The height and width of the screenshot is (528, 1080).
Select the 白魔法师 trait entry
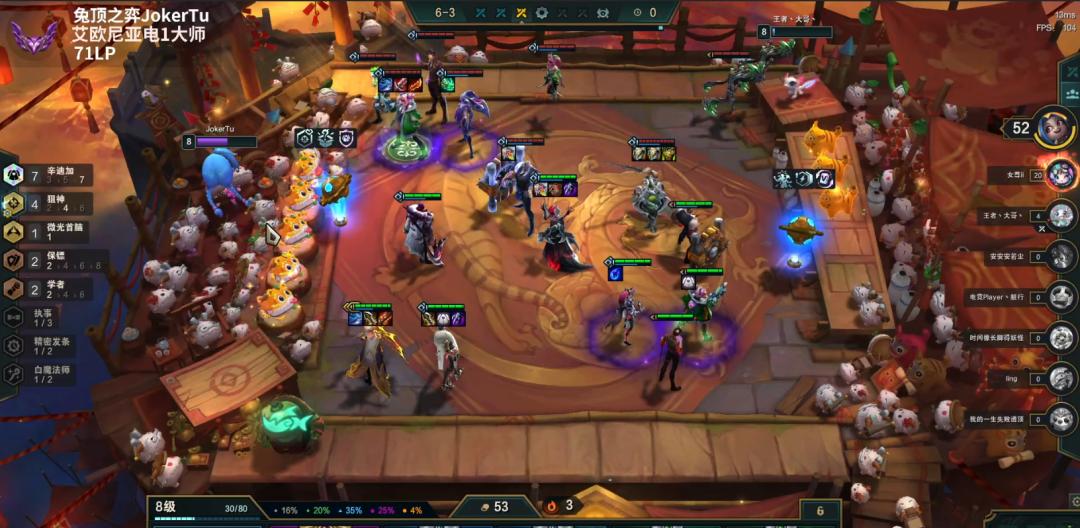[45, 374]
